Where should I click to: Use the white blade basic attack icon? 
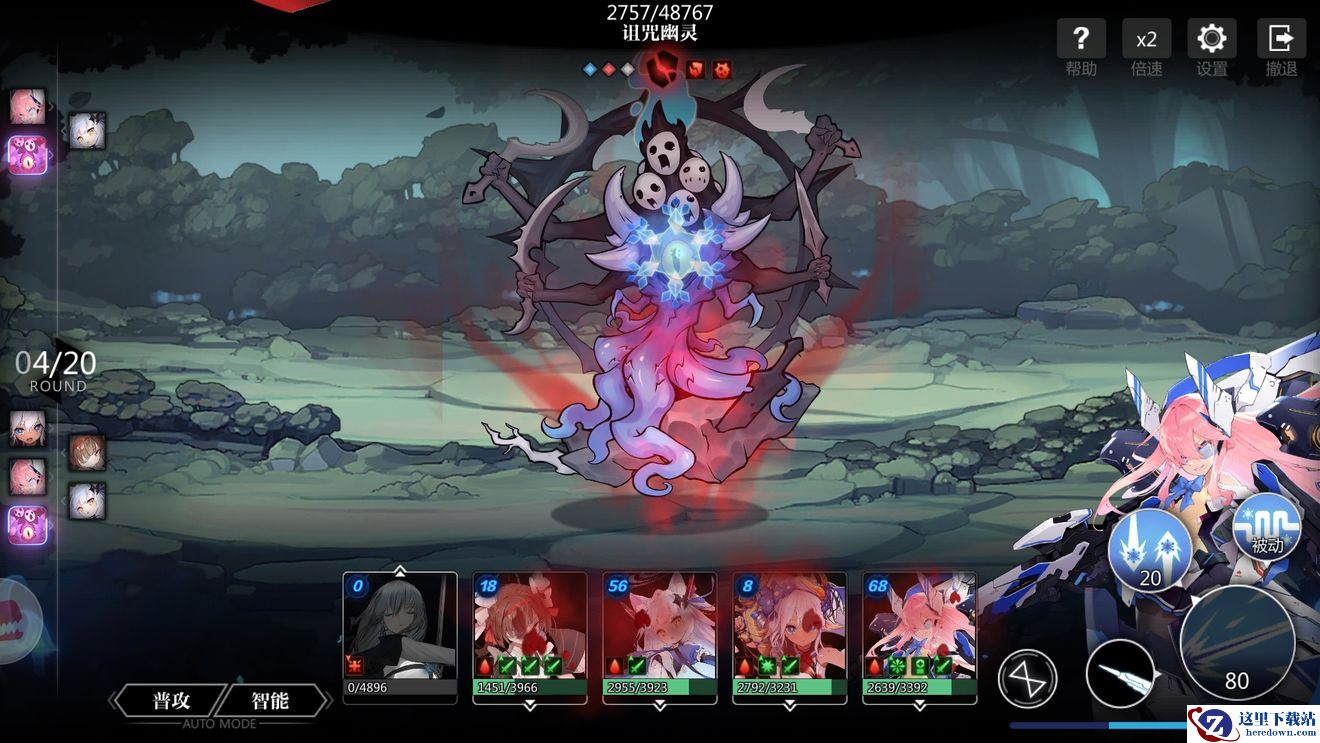(1121, 674)
